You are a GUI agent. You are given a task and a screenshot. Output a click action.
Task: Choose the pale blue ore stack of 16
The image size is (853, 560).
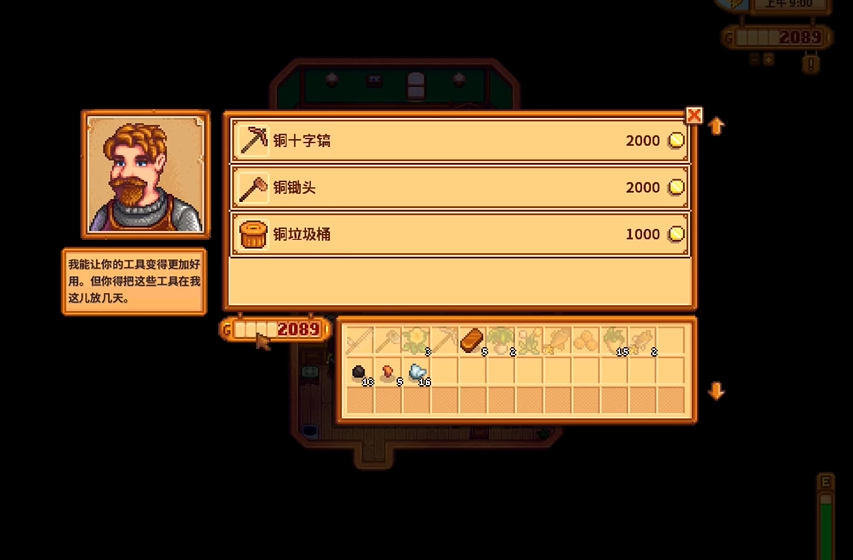coord(417,373)
